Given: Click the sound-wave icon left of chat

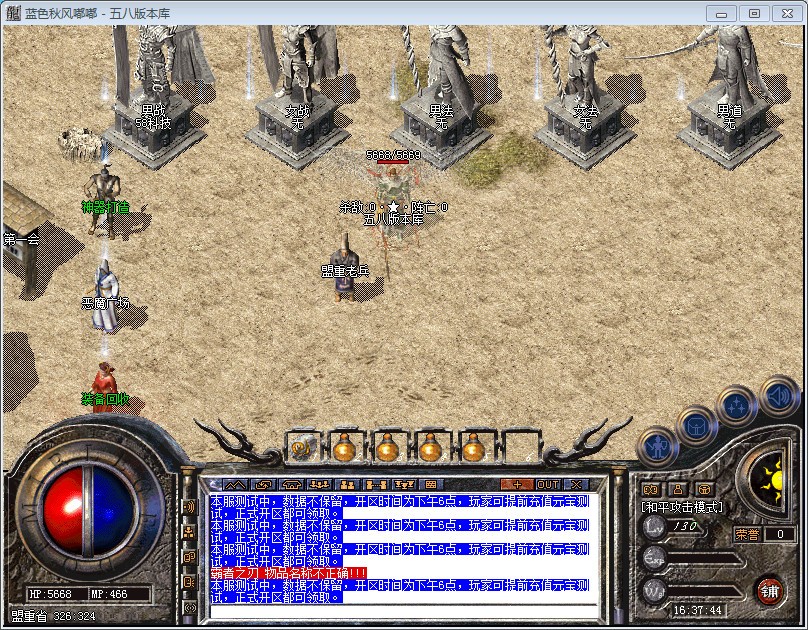Looking at the screenshot, I should (189, 506).
